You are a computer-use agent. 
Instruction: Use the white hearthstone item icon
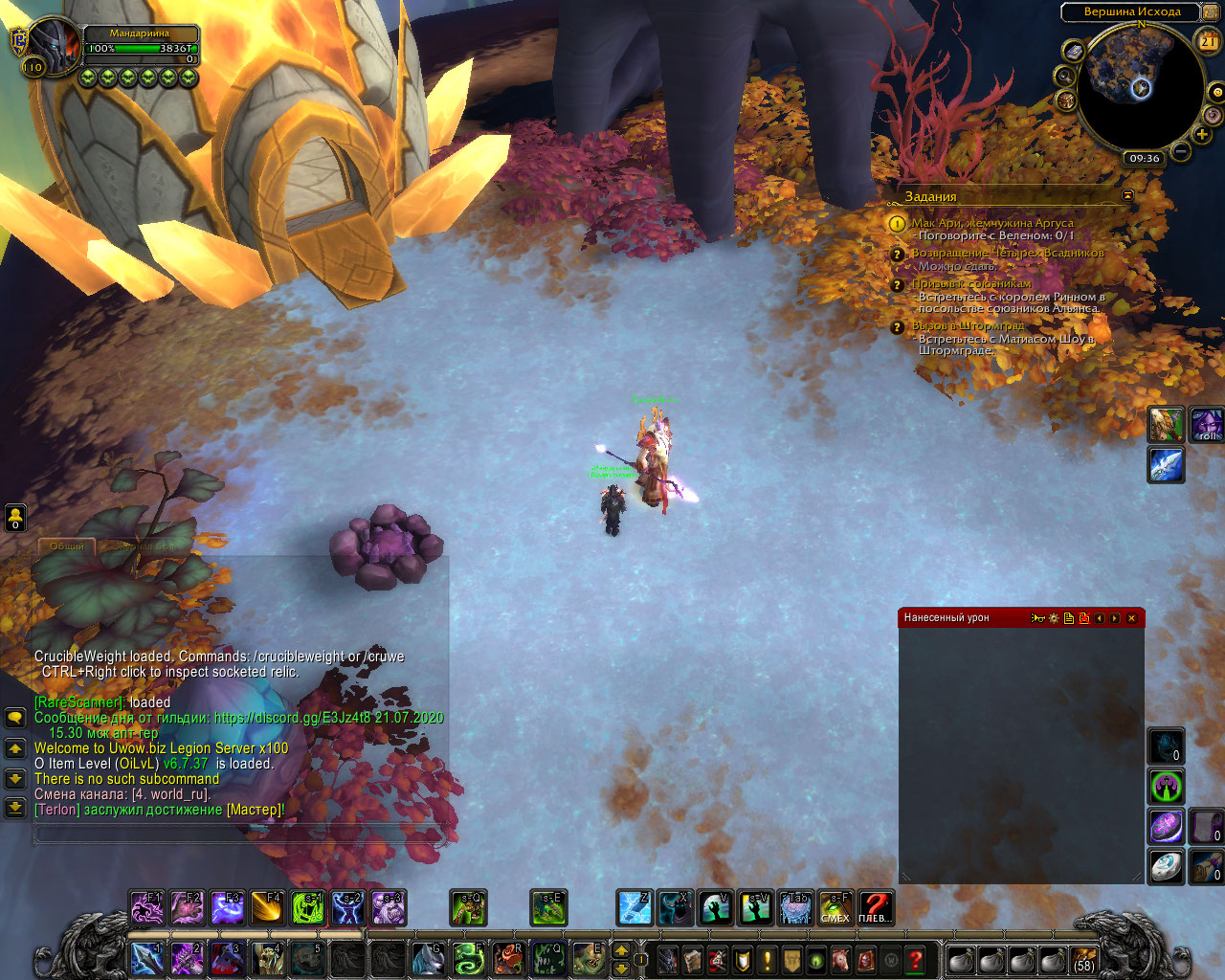point(1166,865)
